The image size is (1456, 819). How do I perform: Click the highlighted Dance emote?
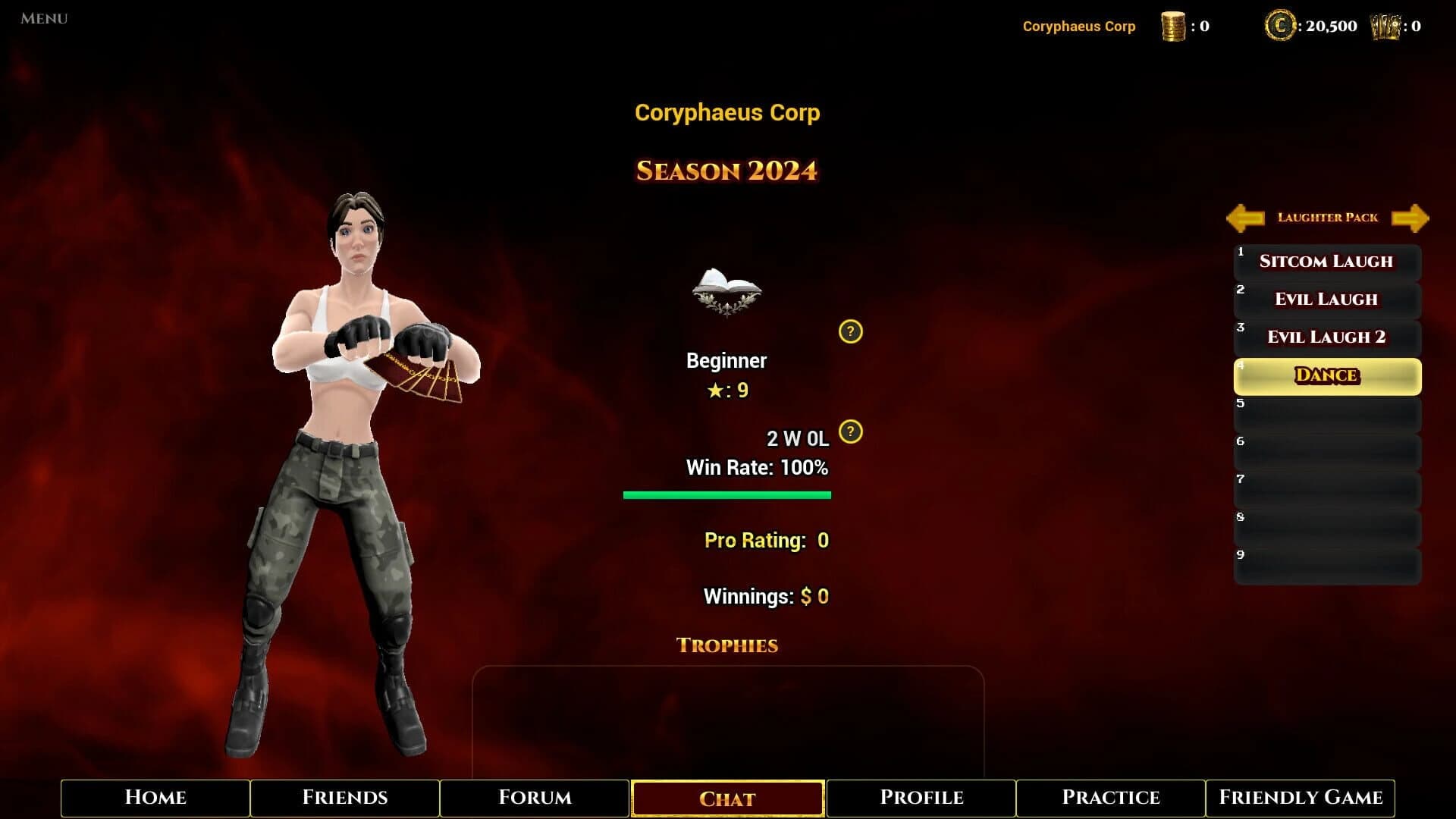click(x=1326, y=375)
